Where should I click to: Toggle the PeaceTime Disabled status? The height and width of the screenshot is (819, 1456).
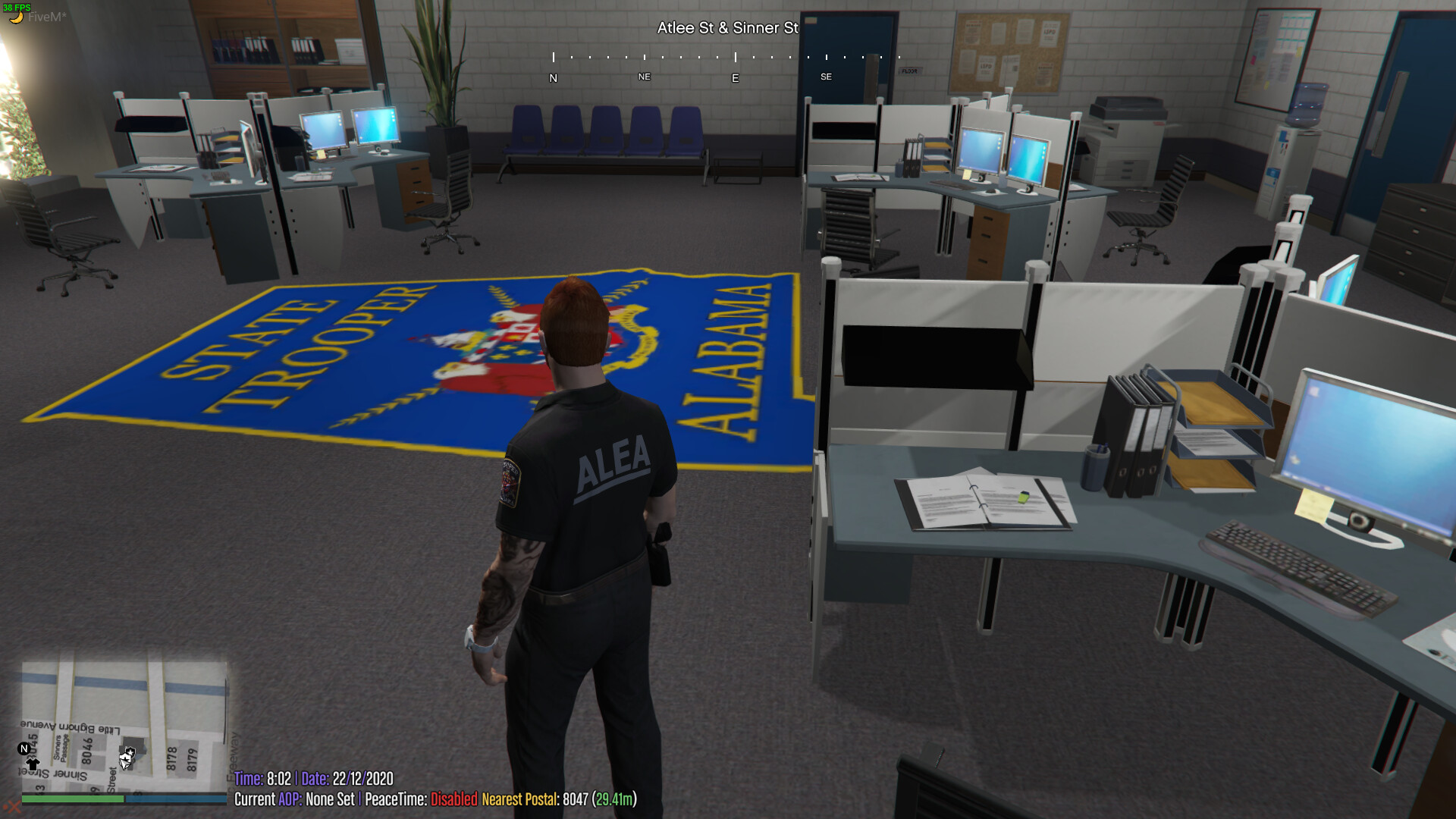click(453, 799)
